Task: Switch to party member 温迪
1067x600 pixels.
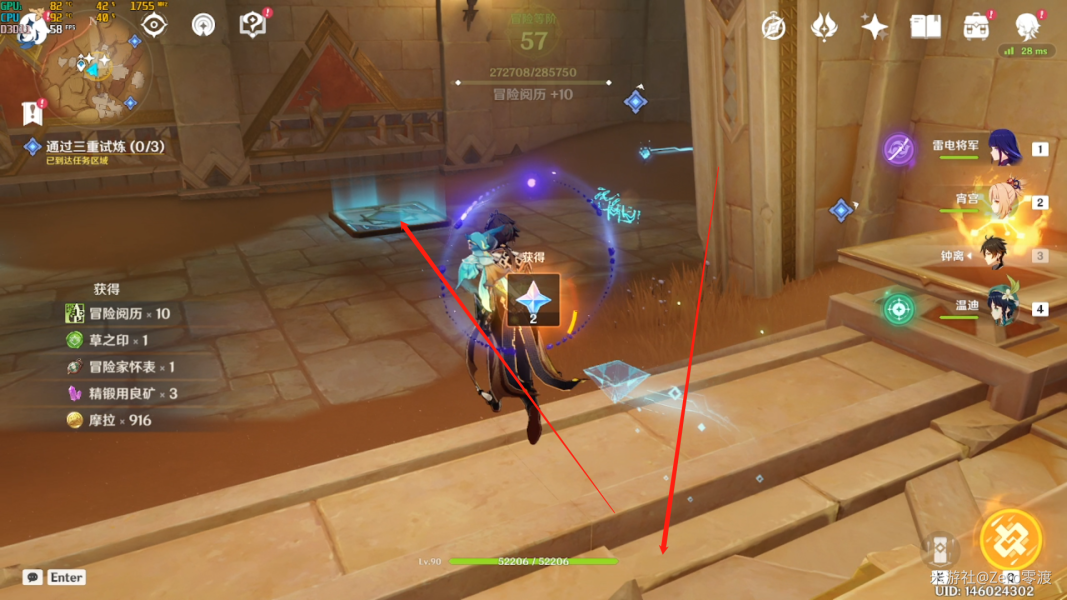Action: click(1002, 307)
